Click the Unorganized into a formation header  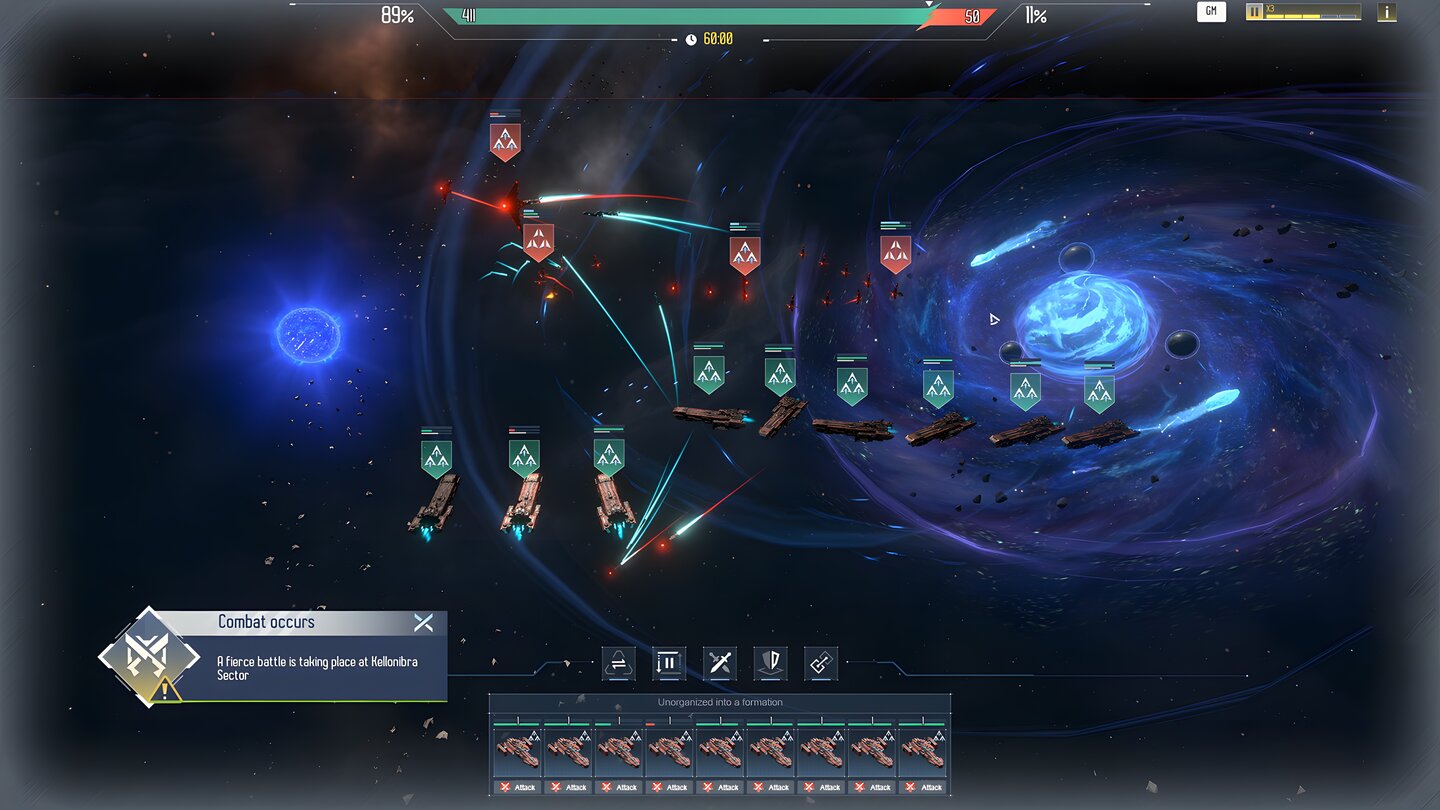tap(720, 702)
